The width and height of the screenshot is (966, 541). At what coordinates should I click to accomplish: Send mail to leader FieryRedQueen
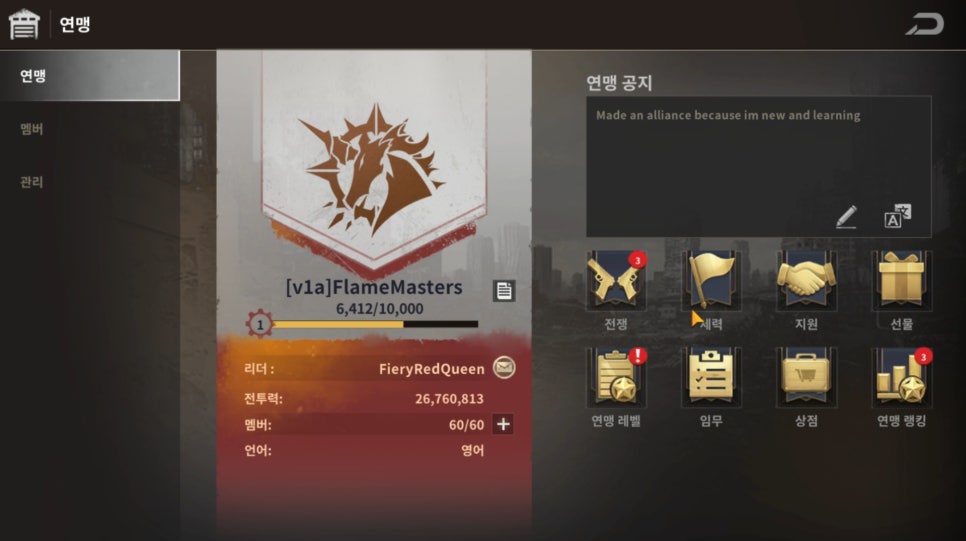(x=505, y=368)
